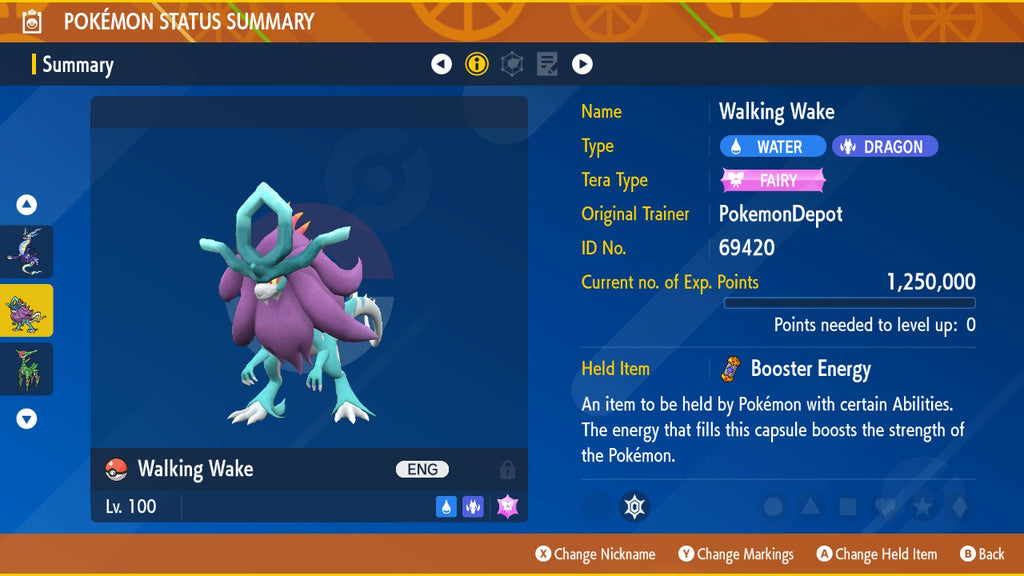Select Miraidon in the party list
Viewport: 1024px width, 576px height.
[27, 251]
